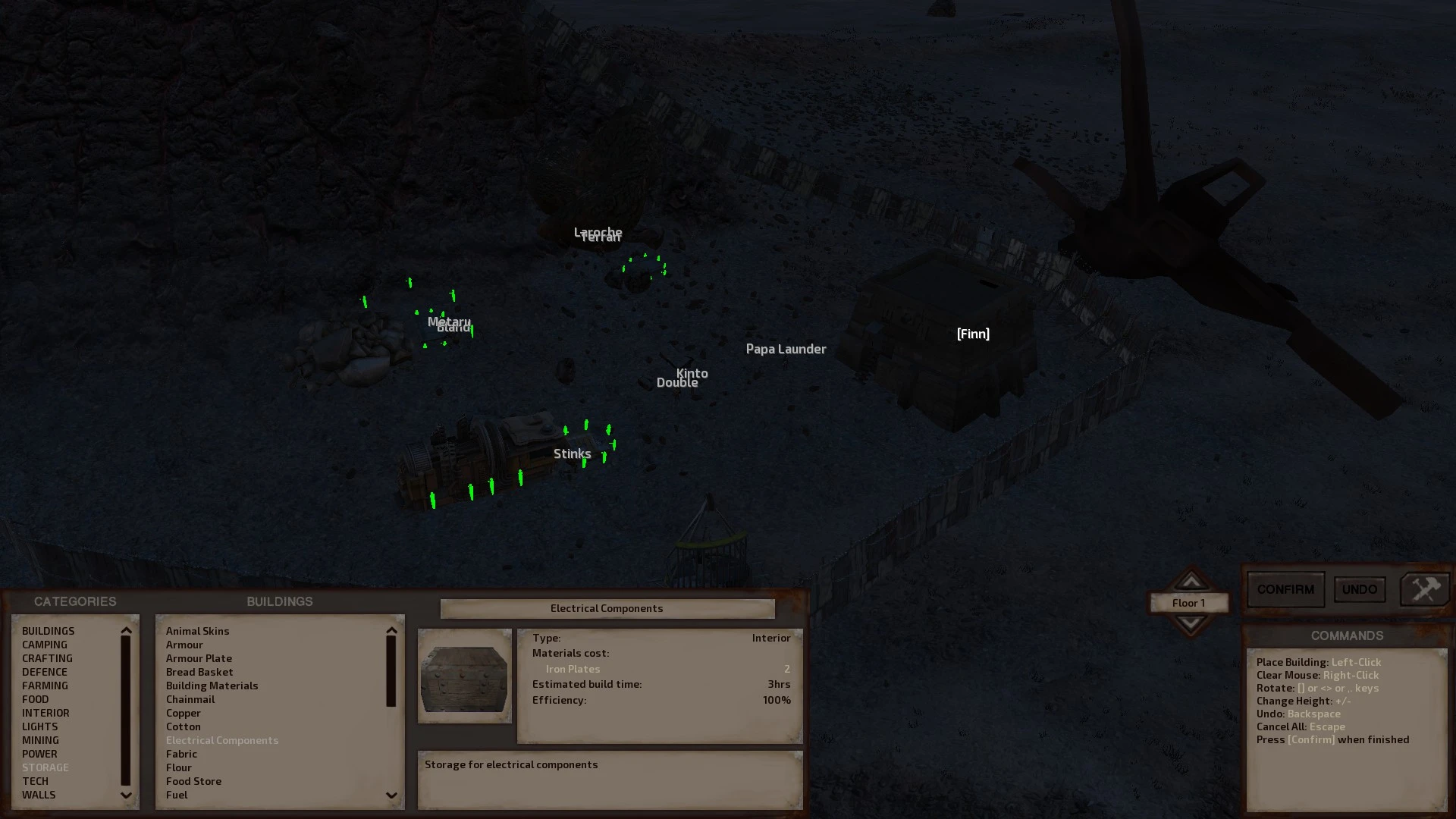Confirm the building placement
The height and width of the screenshot is (819, 1456).
click(1285, 589)
